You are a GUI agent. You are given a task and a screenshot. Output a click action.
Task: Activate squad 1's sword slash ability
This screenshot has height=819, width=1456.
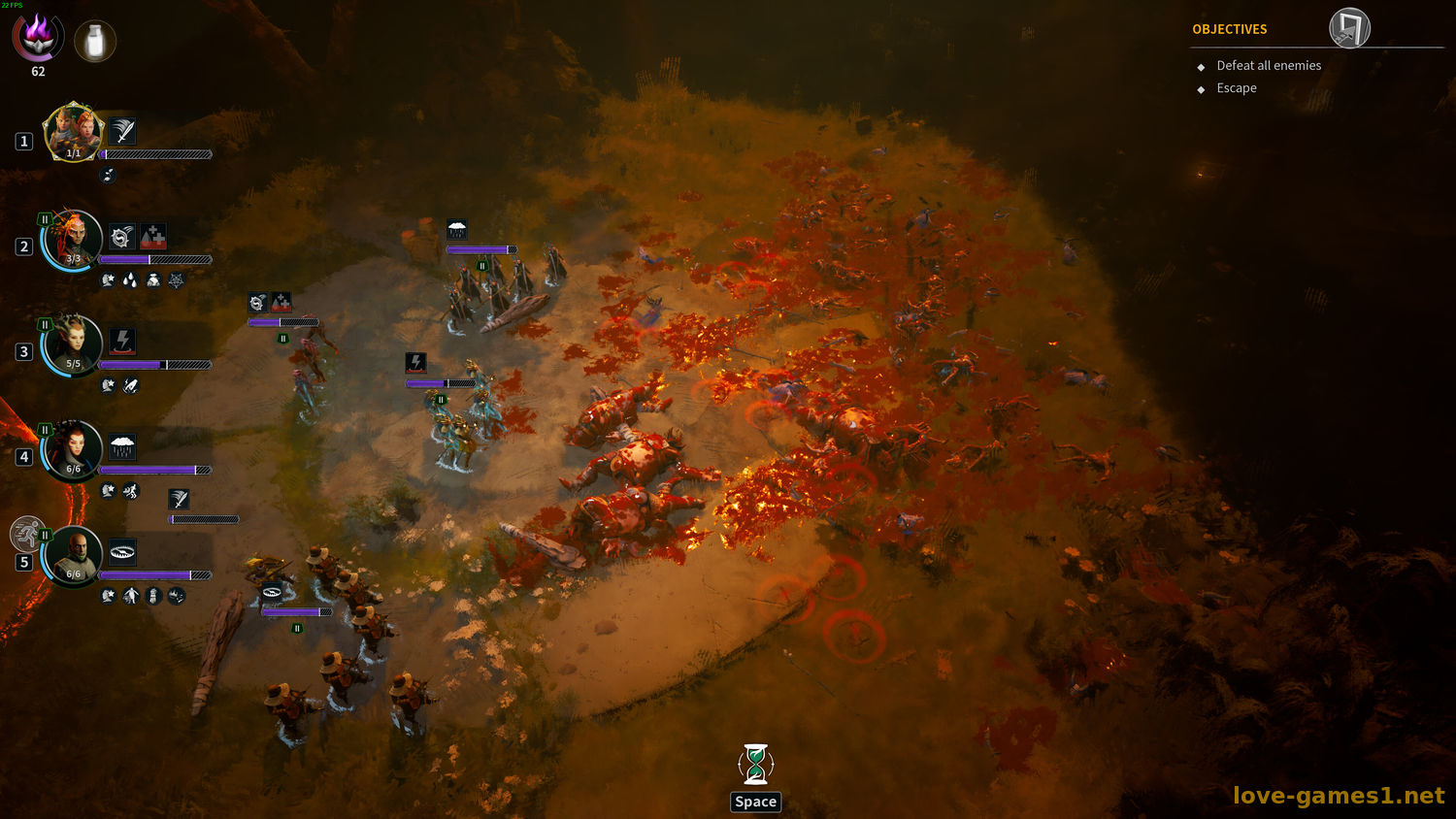point(122,131)
